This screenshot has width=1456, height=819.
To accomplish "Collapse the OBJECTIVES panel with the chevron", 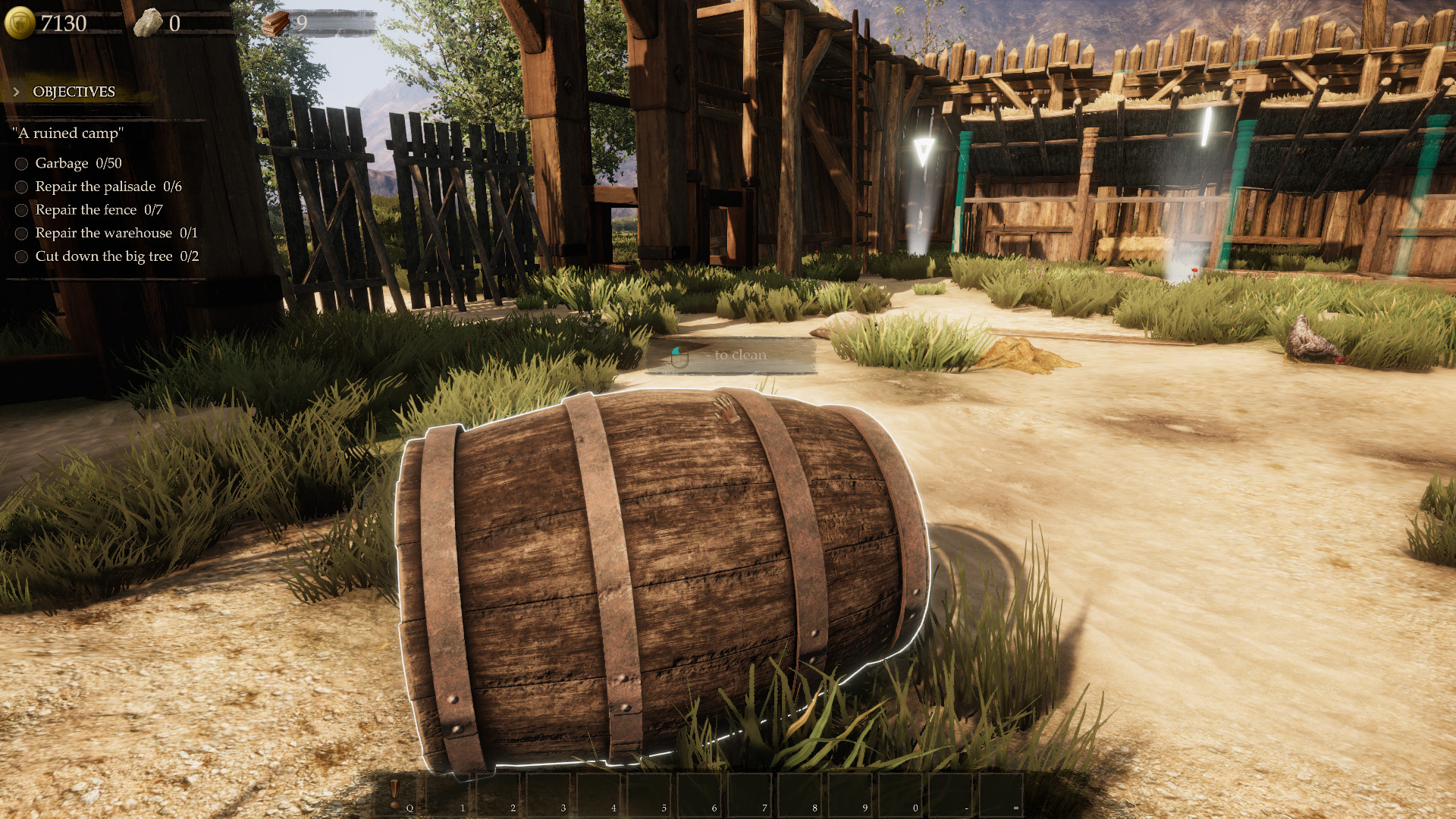I will [15, 92].
